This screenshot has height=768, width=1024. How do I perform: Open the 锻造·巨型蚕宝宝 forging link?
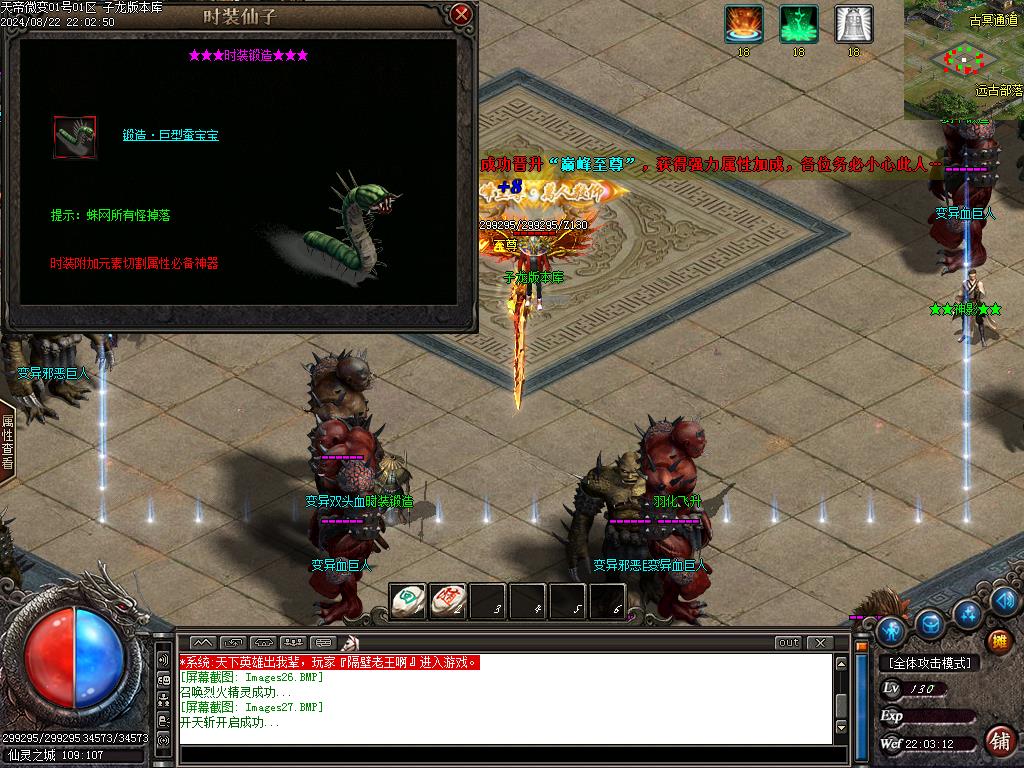[x=170, y=135]
